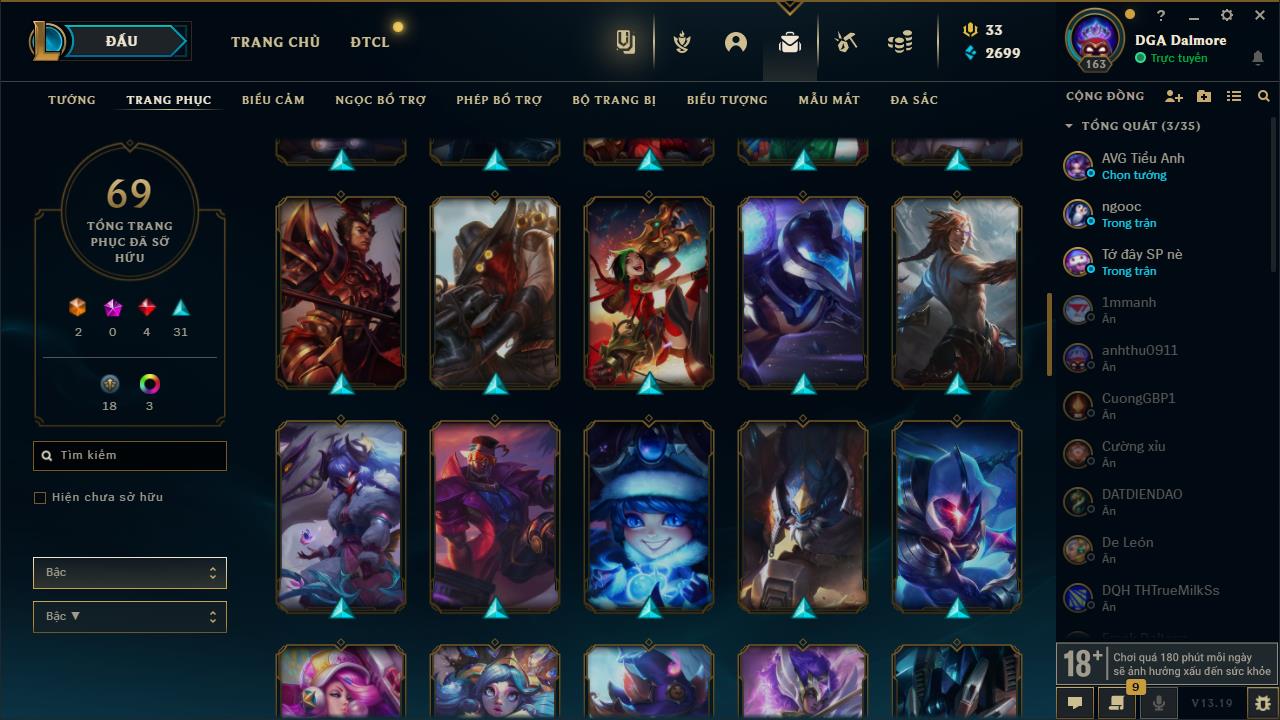
Task: Toggle the orange Ultimate skin rarity filter
Action: coord(78,309)
